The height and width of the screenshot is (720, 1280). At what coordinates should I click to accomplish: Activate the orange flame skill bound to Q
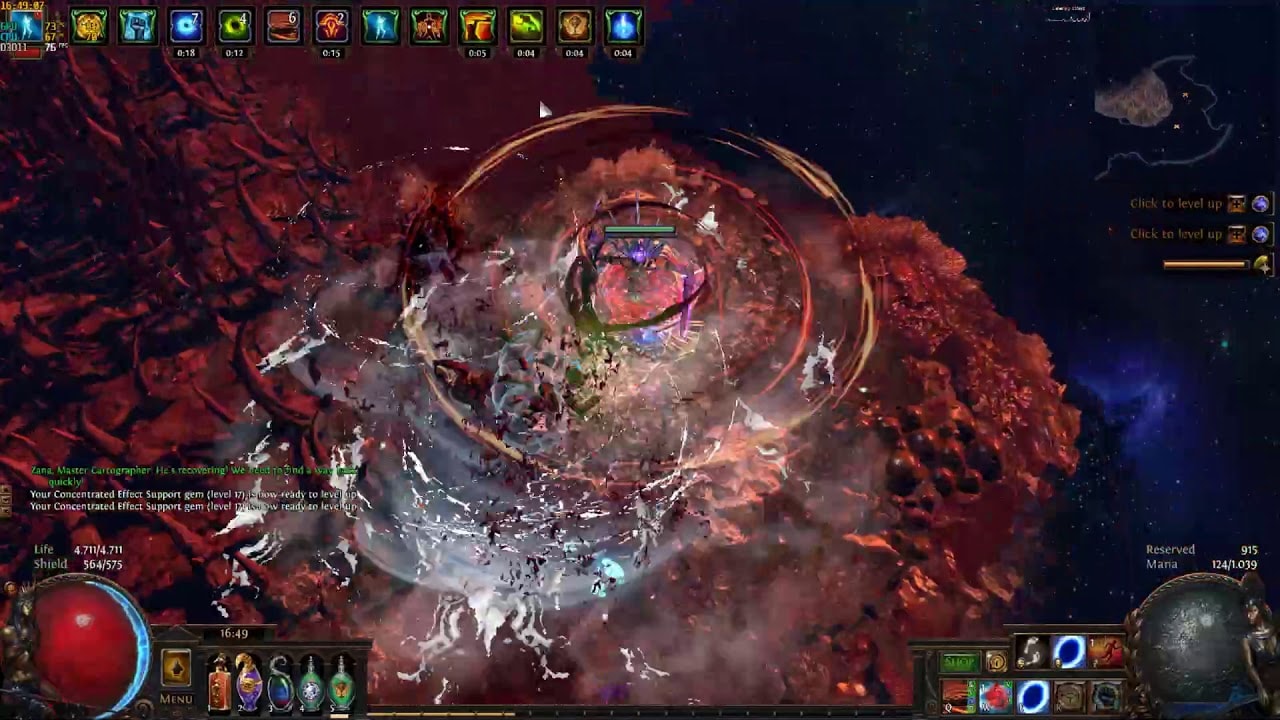958,696
